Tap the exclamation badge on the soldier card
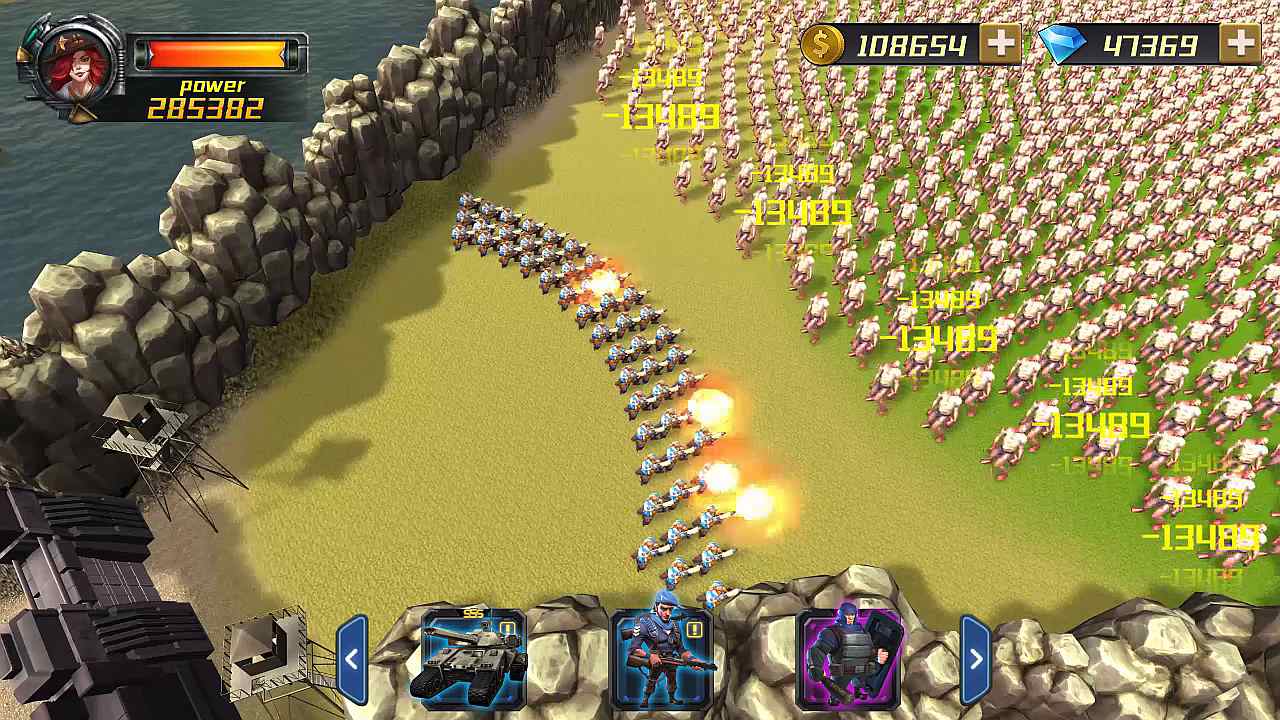Screen dimensions: 1280x720 693,629
